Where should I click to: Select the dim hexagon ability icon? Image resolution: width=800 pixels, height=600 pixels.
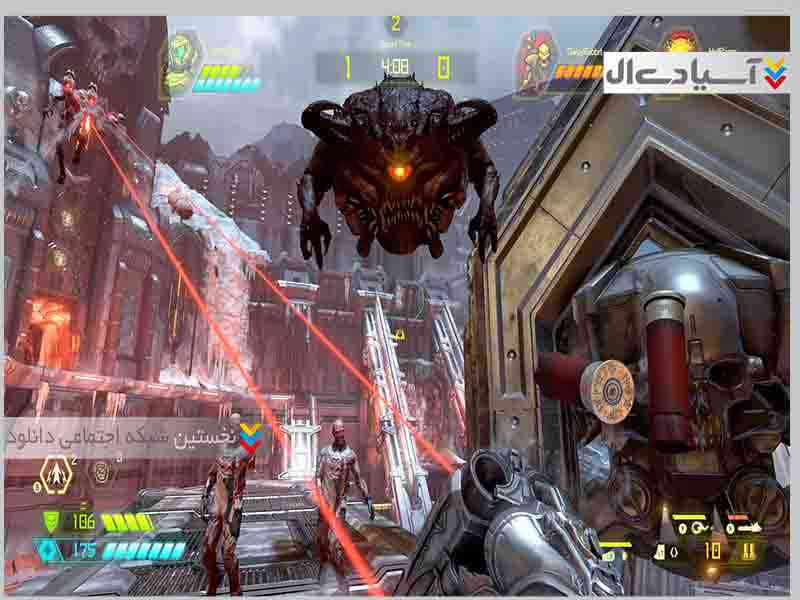(x=102, y=472)
